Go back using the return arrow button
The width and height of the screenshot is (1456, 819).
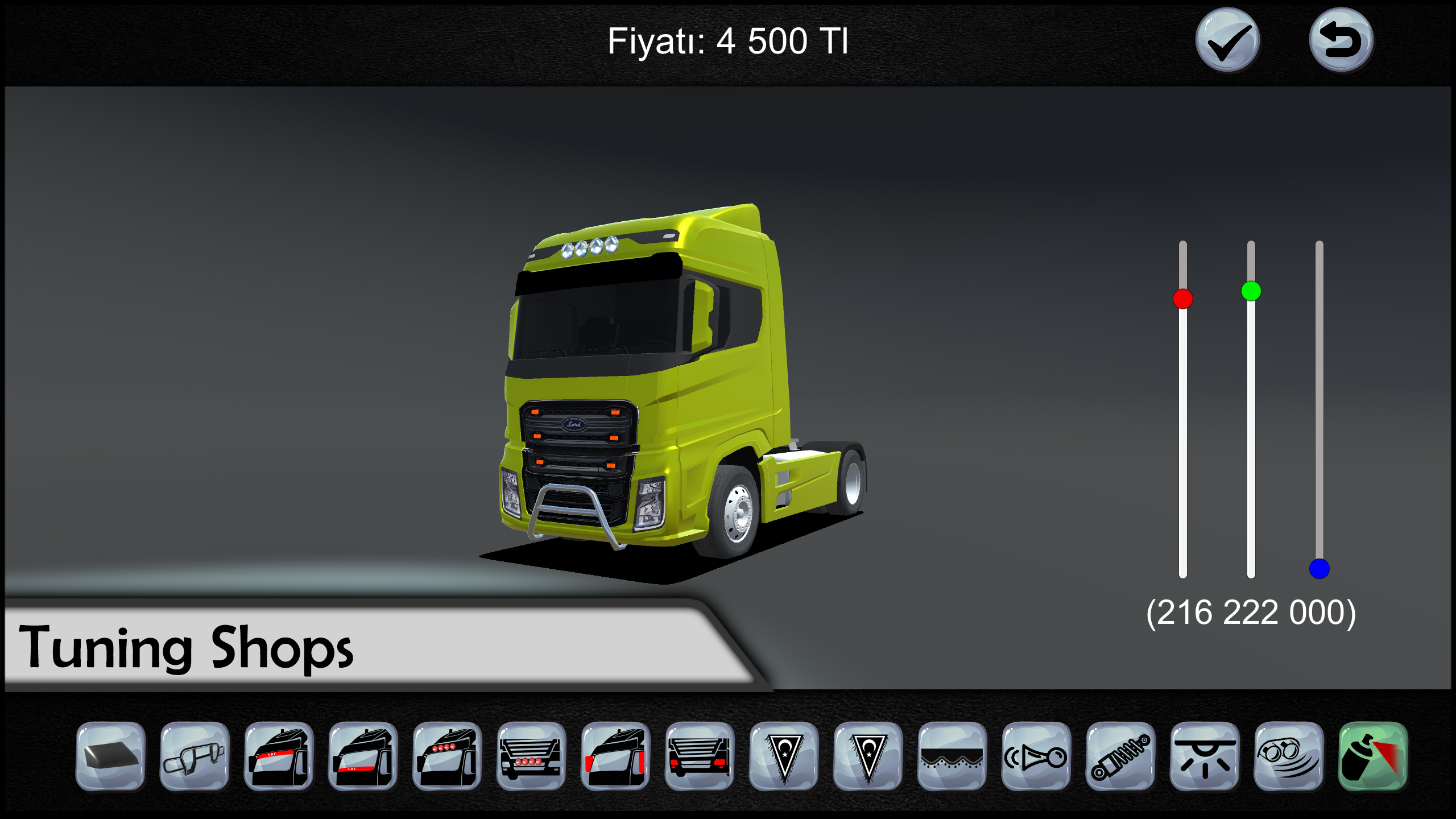tap(1341, 40)
